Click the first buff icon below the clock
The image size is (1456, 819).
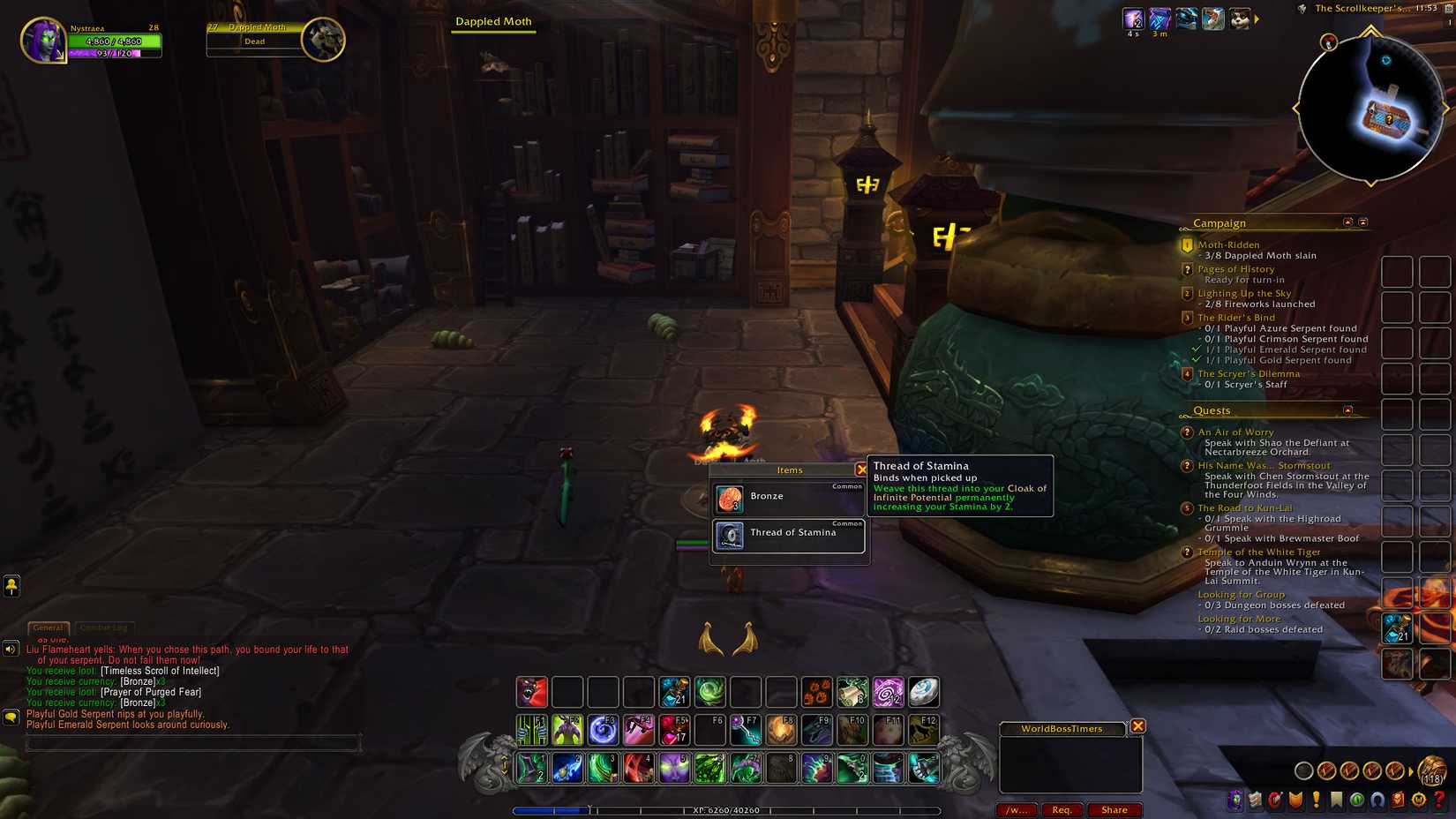(1133, 18)
